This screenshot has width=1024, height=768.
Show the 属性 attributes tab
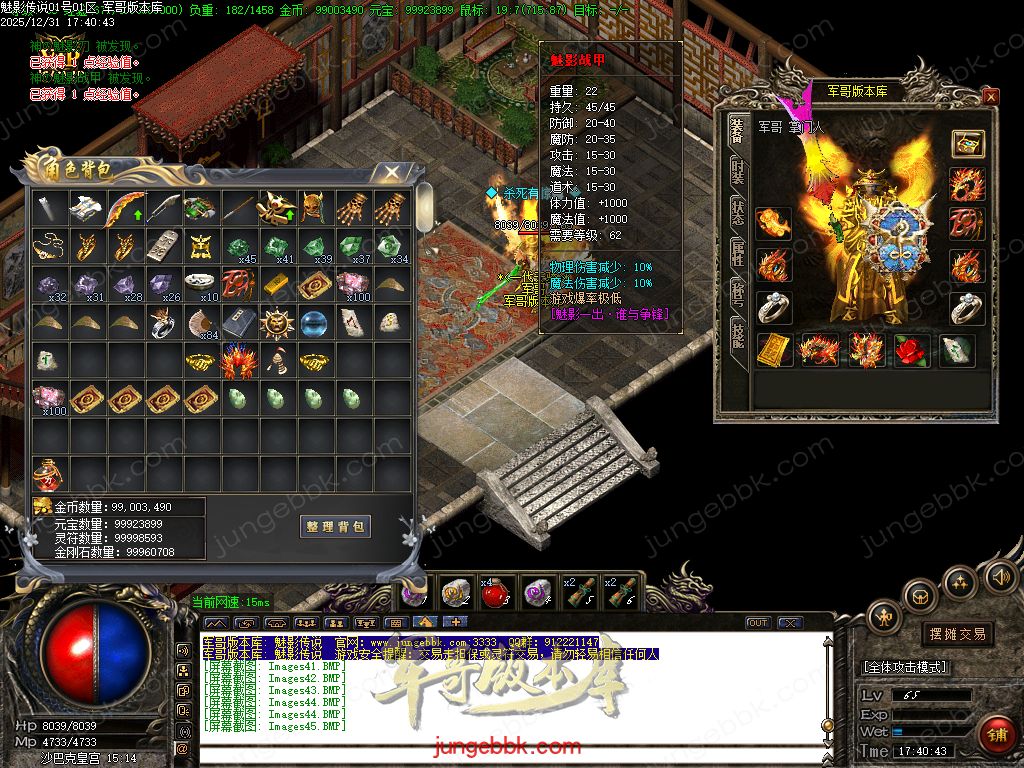[737, 254]
